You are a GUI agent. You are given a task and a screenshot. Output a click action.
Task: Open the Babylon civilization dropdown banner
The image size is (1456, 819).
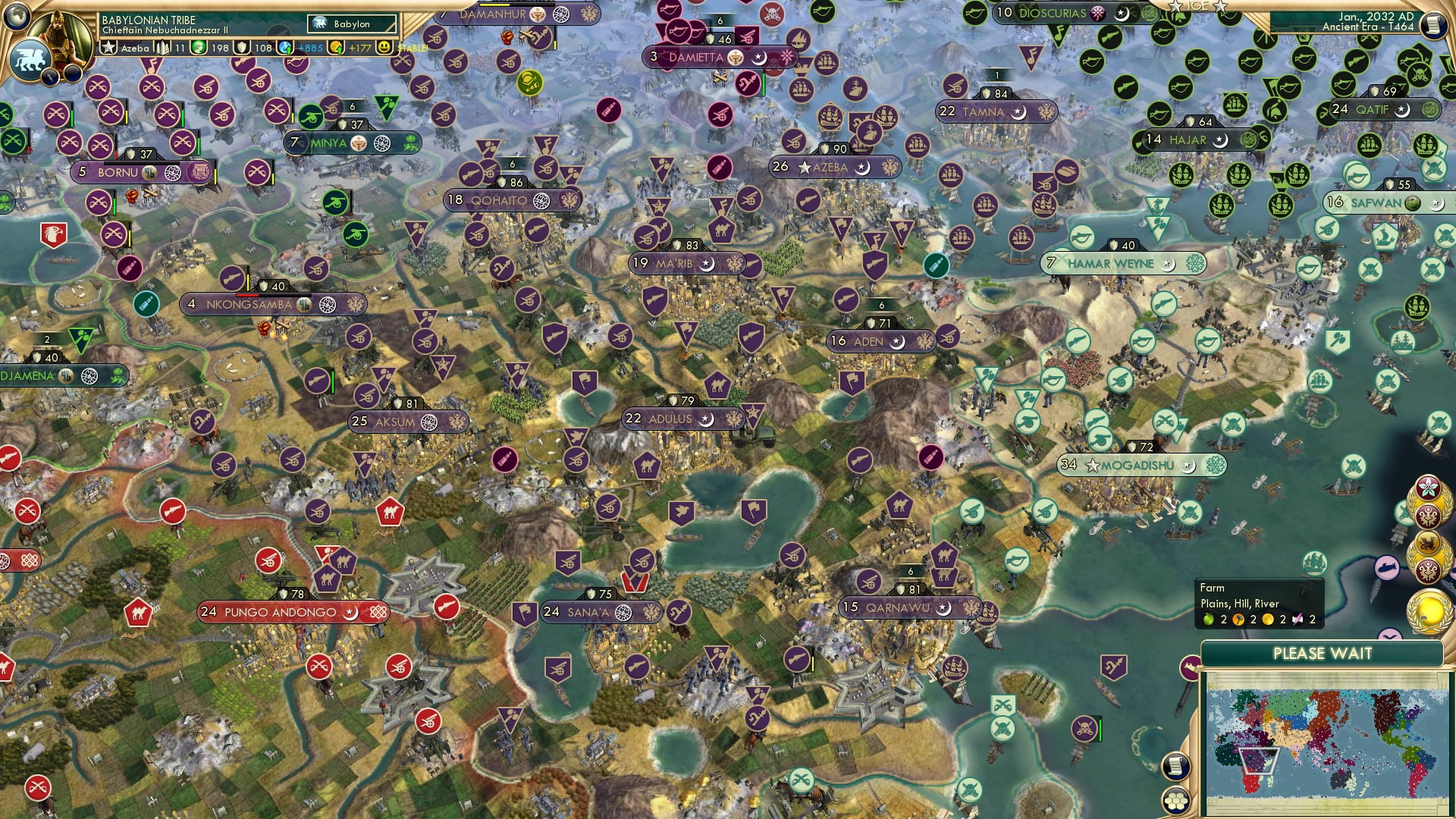350,24
